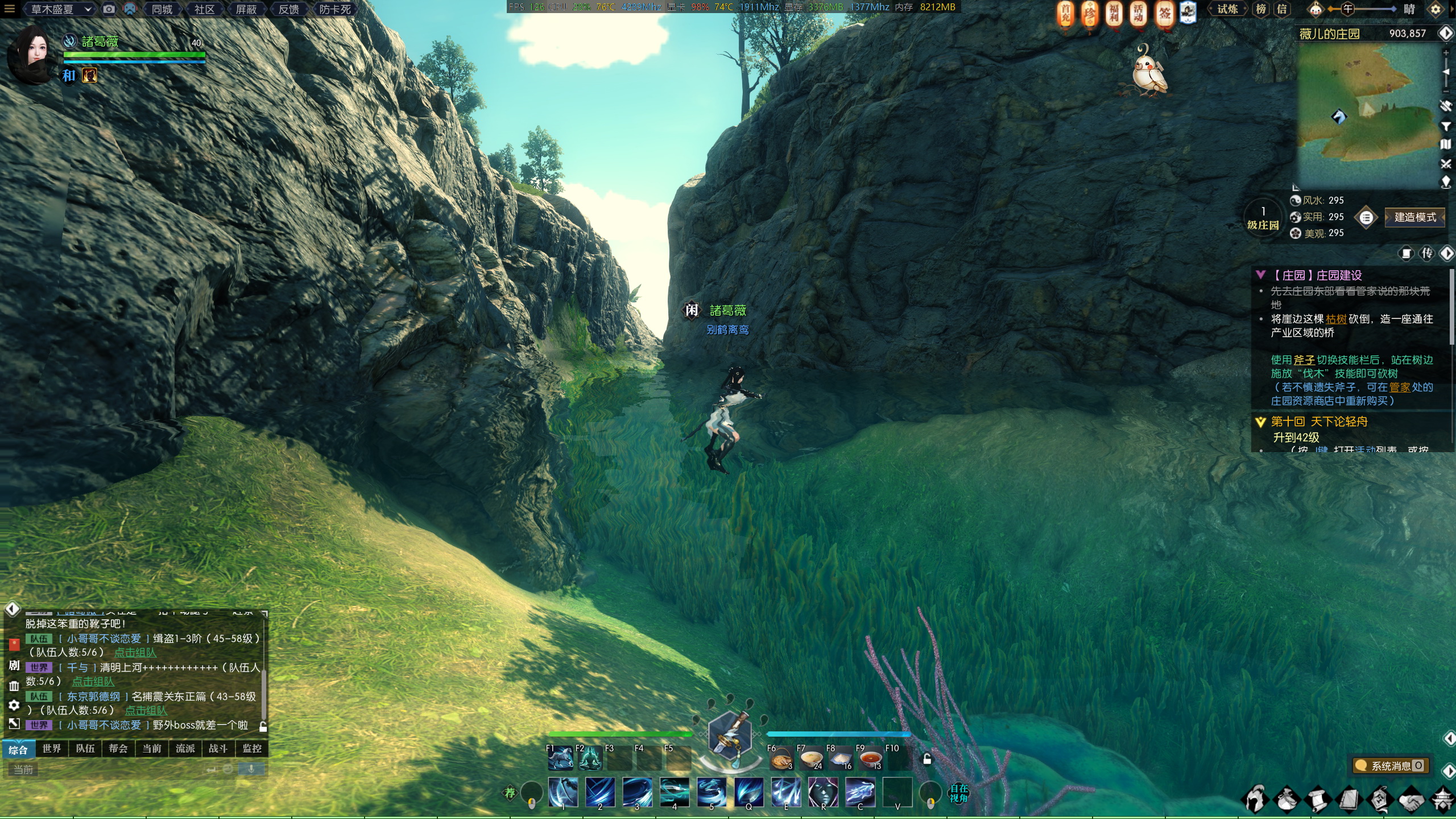1456x819 pixels.
Task: Open the helmet character icon
Action: pyautogui.click(x=1255, y=799)
